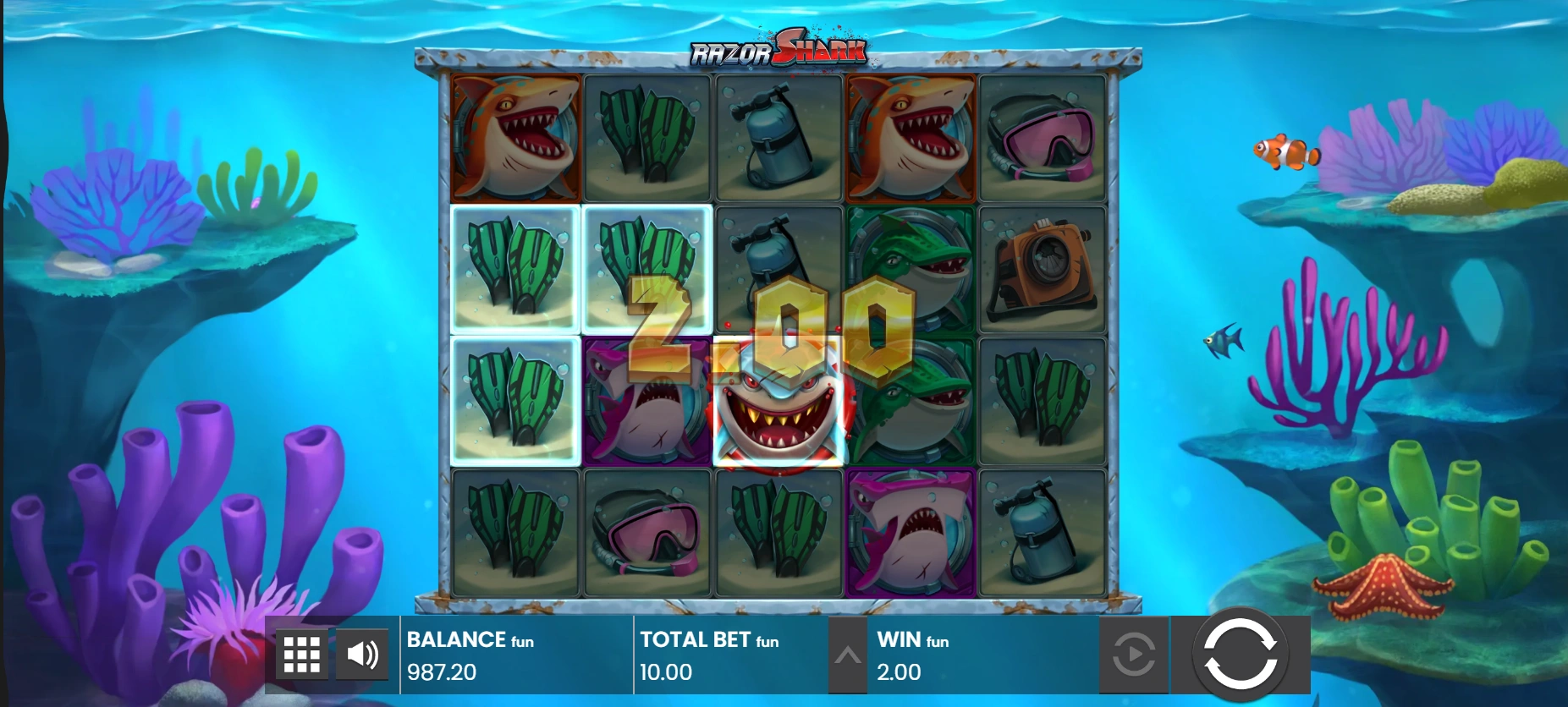Spin the reels with the circular arrows button
This screenshot has width=1568, height=707.
coord(1240,654)
